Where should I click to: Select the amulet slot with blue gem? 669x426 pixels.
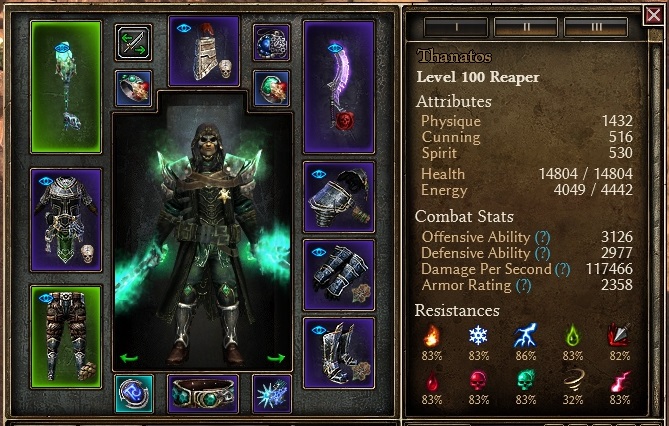pyautogui.click(x=271, y=43)
